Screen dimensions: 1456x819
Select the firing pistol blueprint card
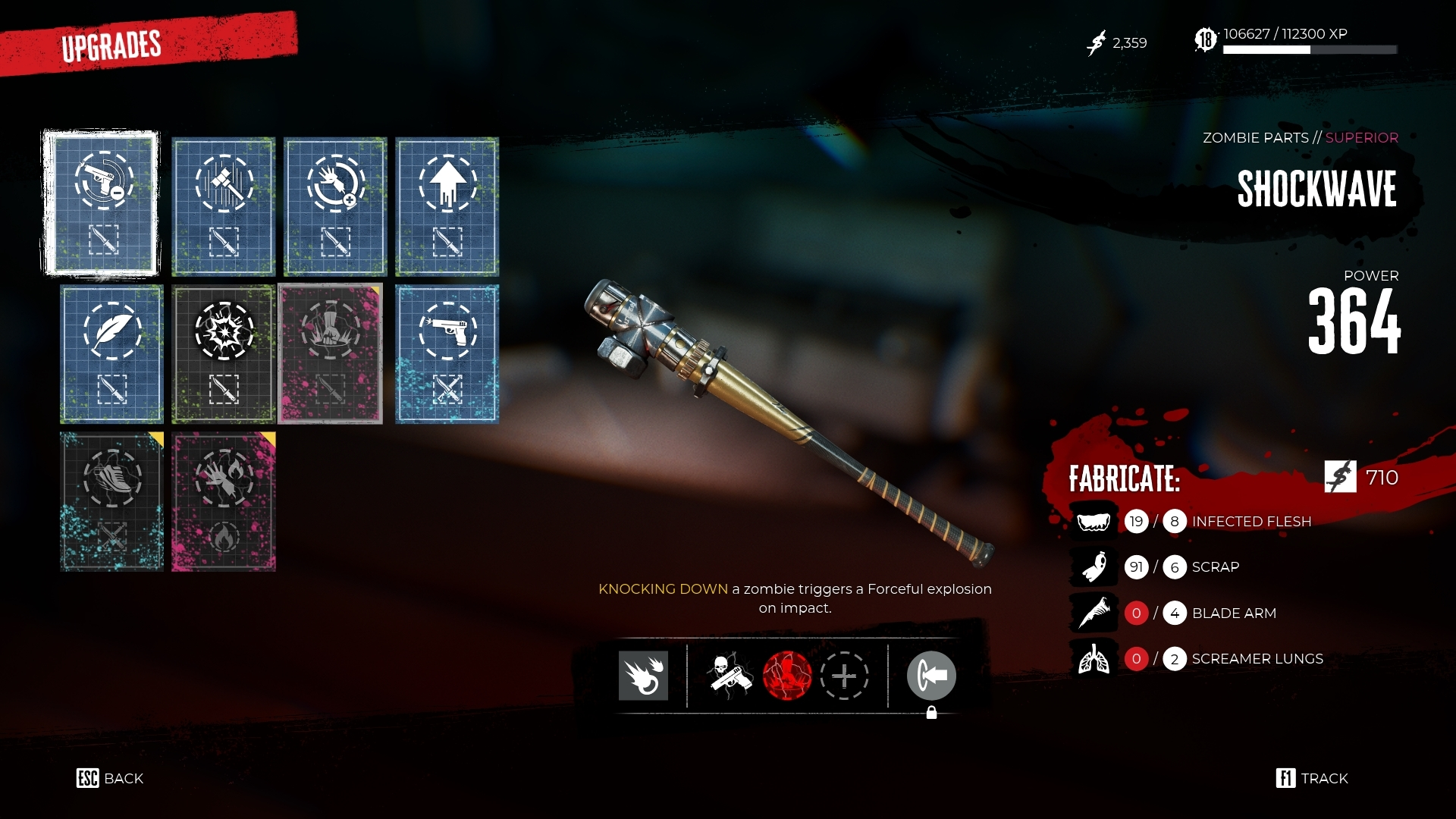click(x=447, y=354)
